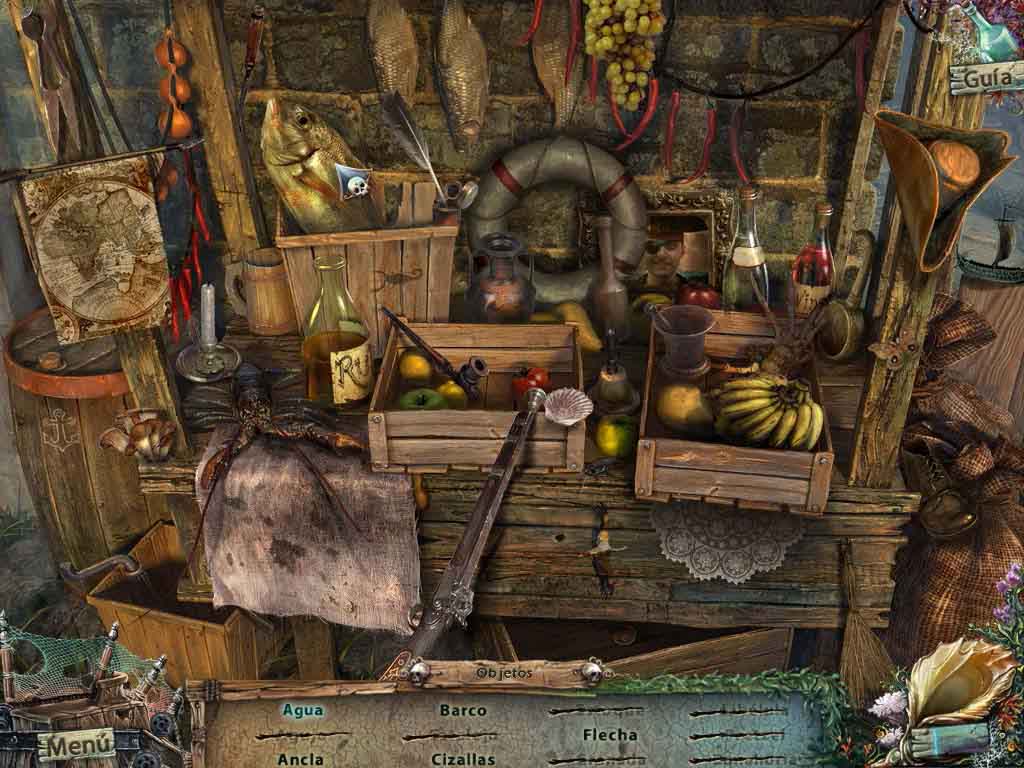Open the Guía strategy guide sign

click(983, 77)
